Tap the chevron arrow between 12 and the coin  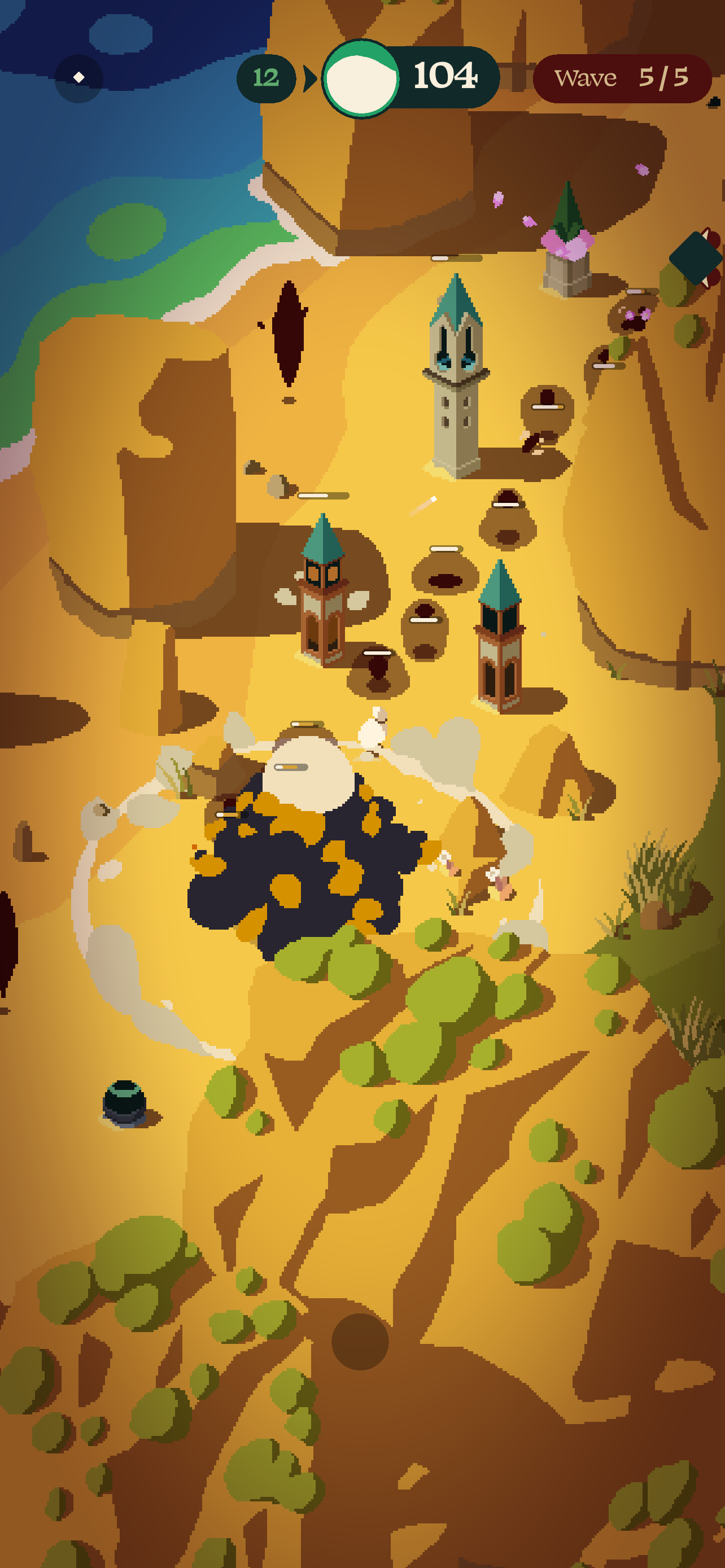point(308,77)
